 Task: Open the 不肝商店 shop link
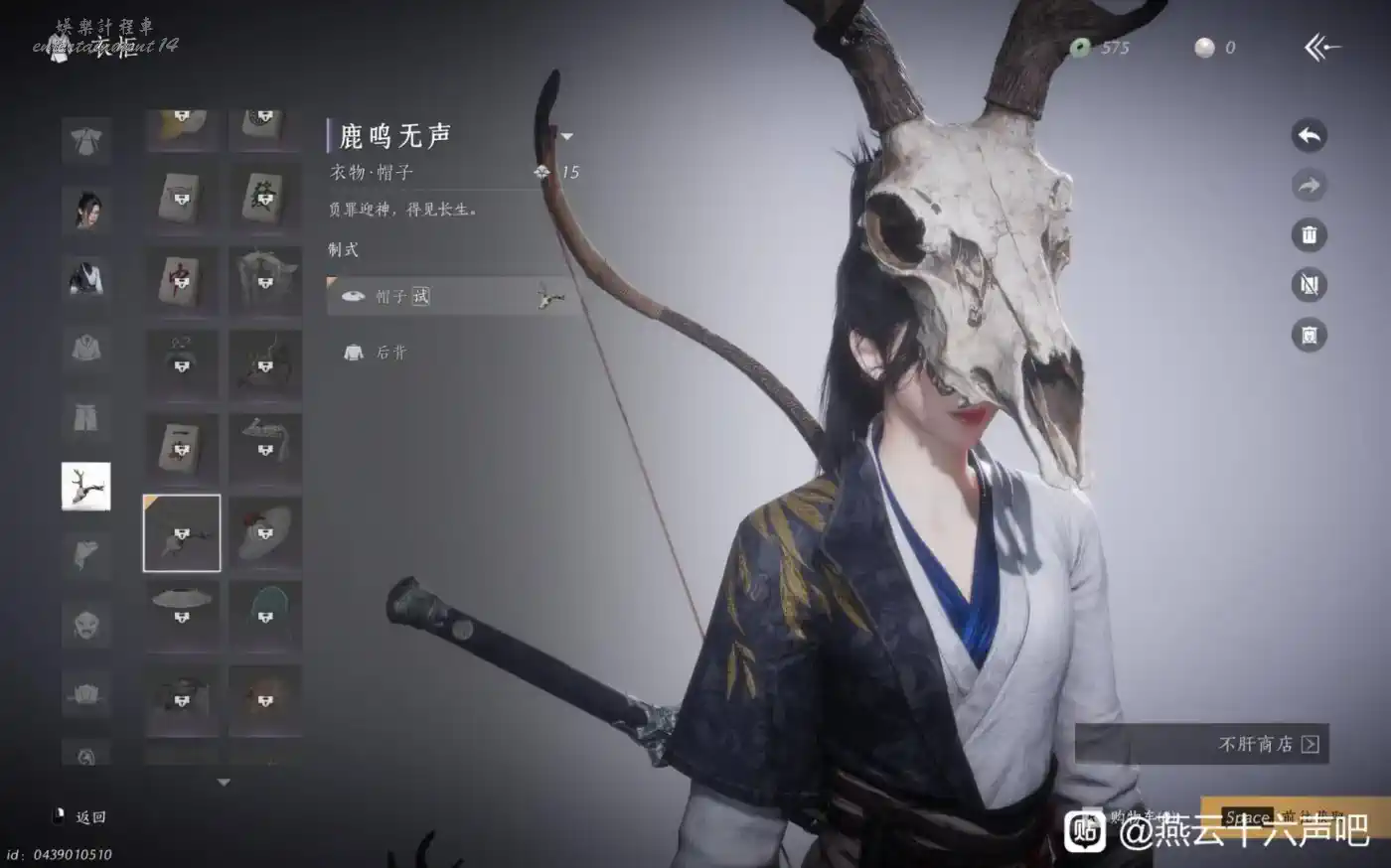(1268, 744)
